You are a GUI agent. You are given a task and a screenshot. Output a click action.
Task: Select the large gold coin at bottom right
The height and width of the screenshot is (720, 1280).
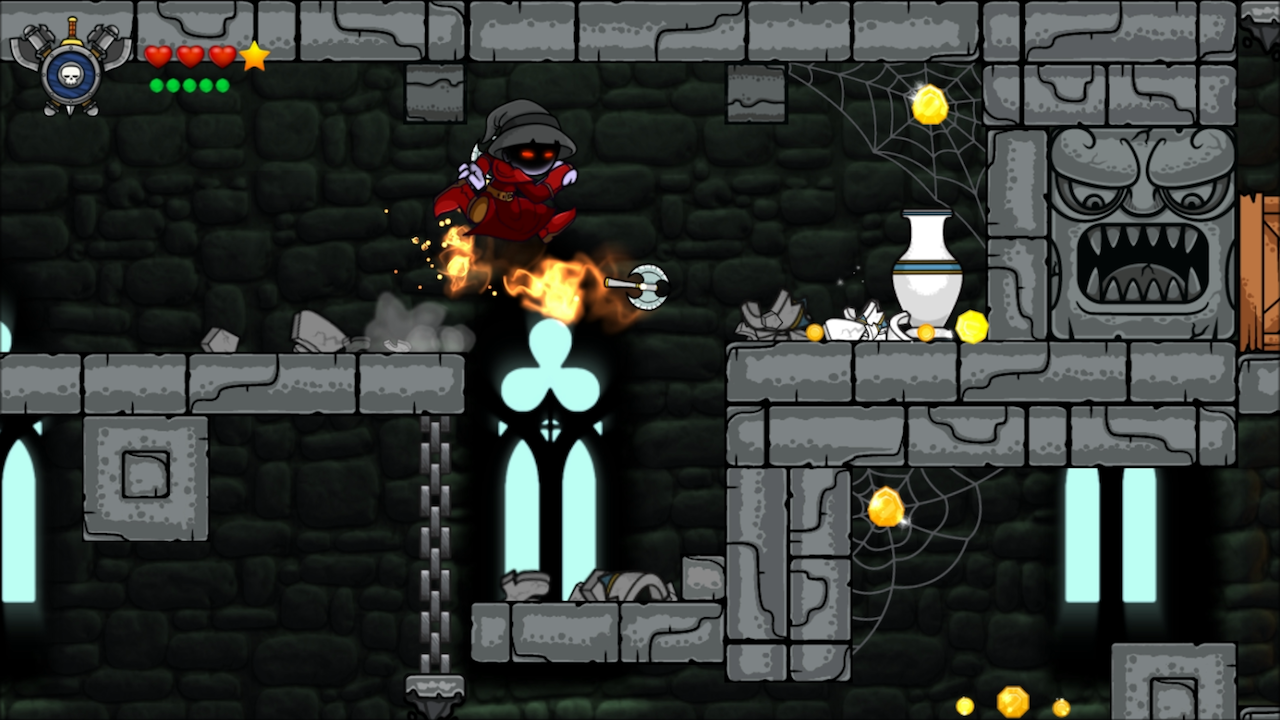click(1016, 703)
